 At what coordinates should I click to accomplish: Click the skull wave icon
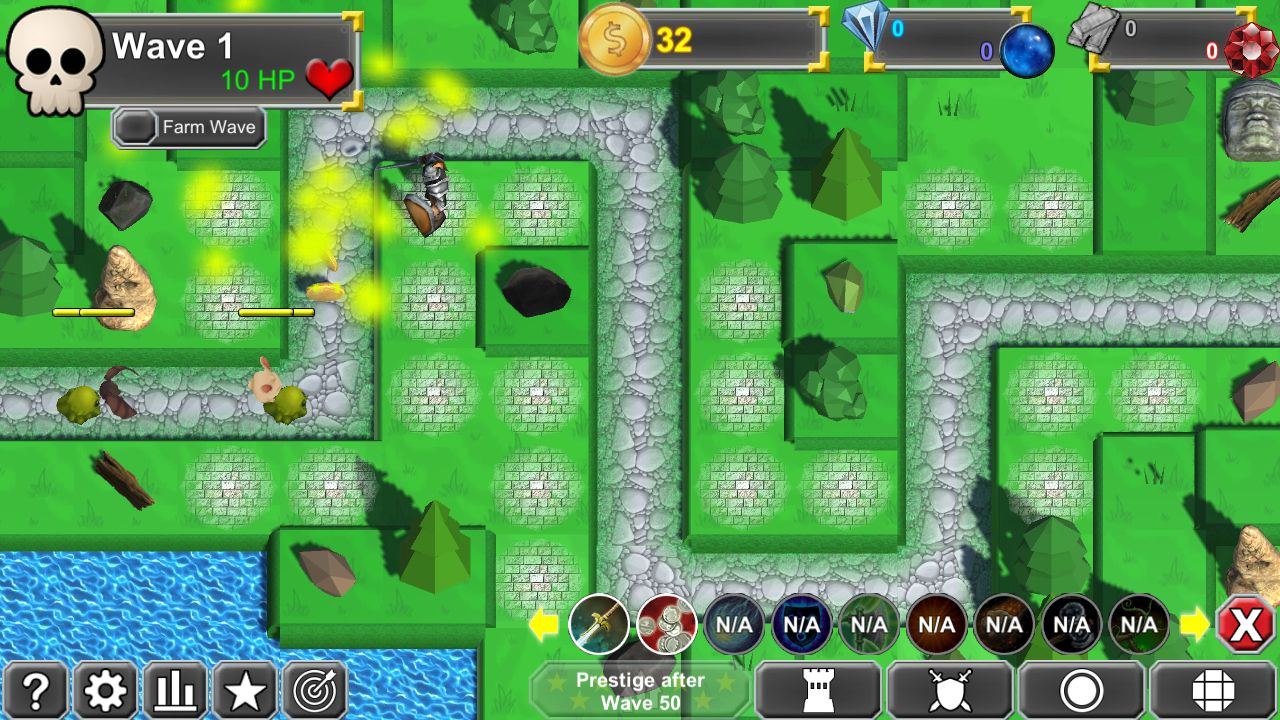tap(55, 60)
